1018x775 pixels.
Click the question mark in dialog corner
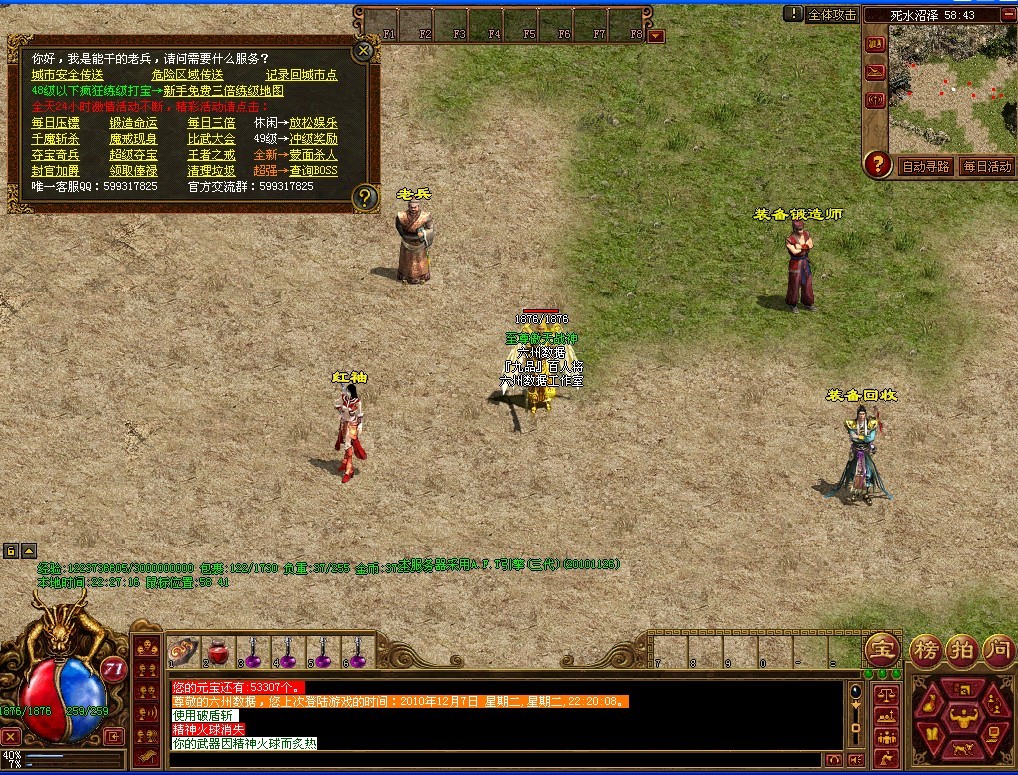pos(366,196)
